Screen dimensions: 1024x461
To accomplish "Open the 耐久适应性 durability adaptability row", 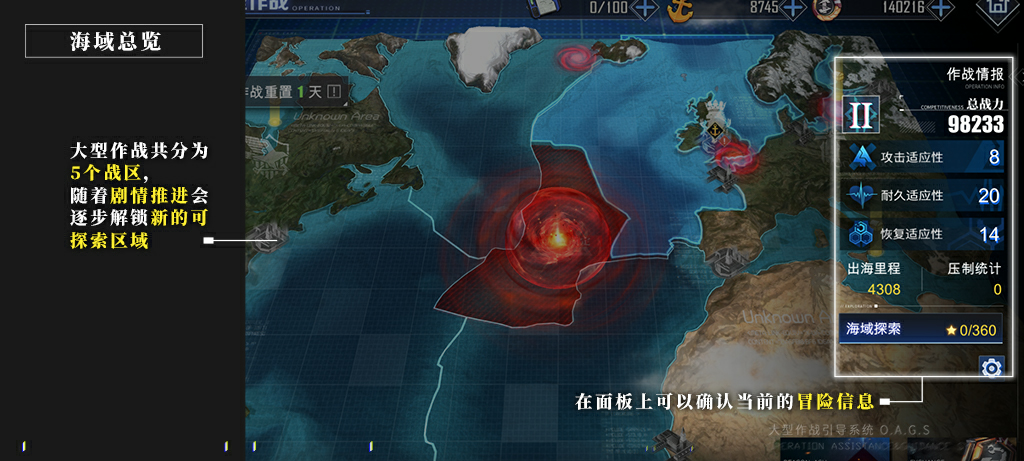I will pos(920,196).
